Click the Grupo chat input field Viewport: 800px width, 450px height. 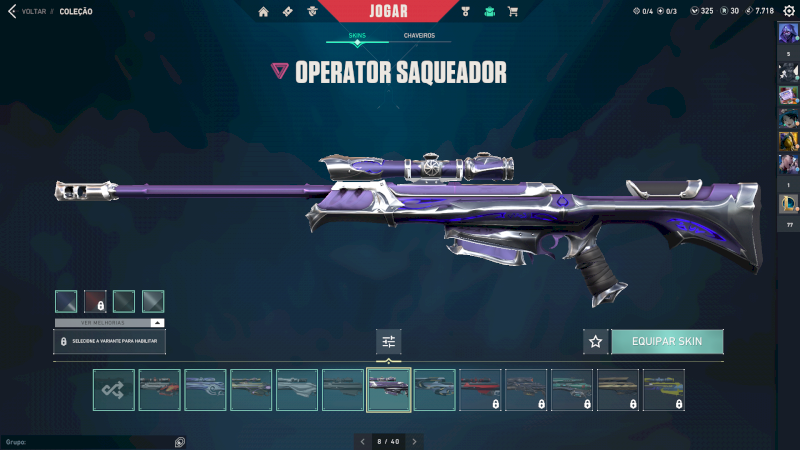(88, 441)
